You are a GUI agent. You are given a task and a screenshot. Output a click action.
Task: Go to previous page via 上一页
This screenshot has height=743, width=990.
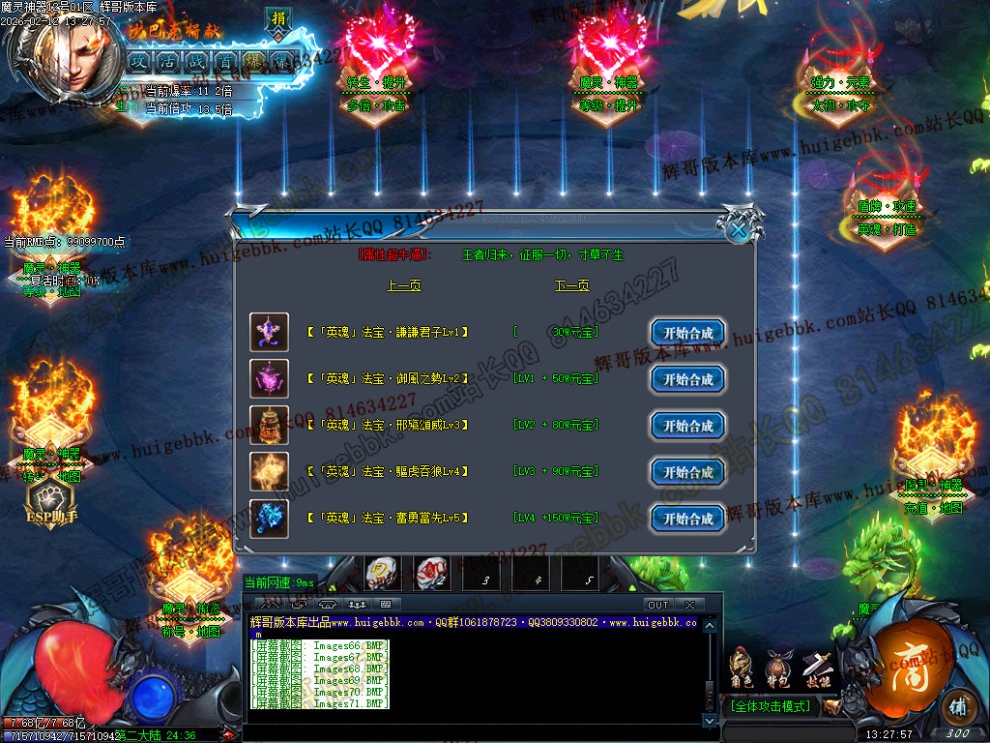click(404, 286)
